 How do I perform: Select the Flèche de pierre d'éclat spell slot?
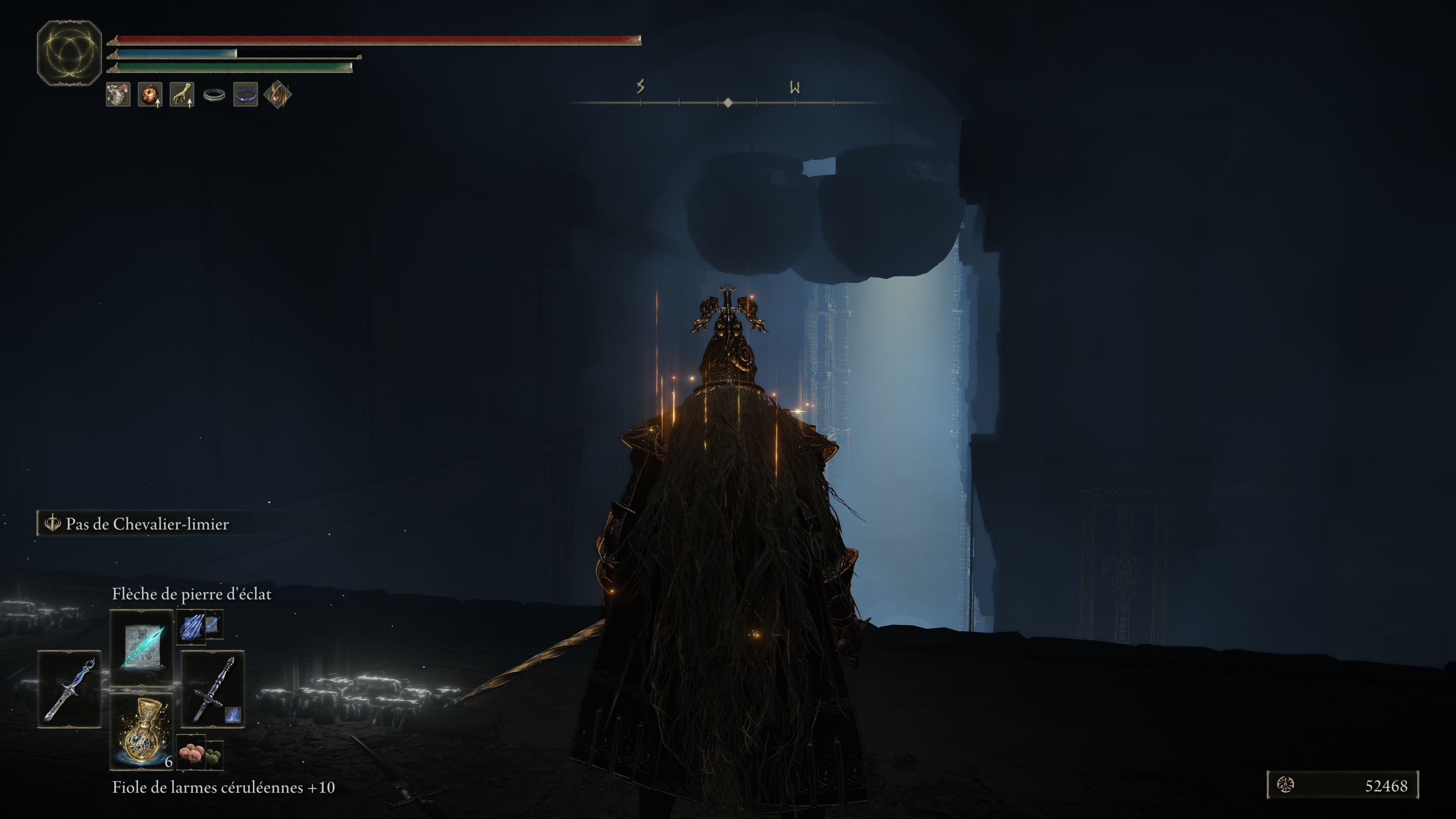point(141,647)
